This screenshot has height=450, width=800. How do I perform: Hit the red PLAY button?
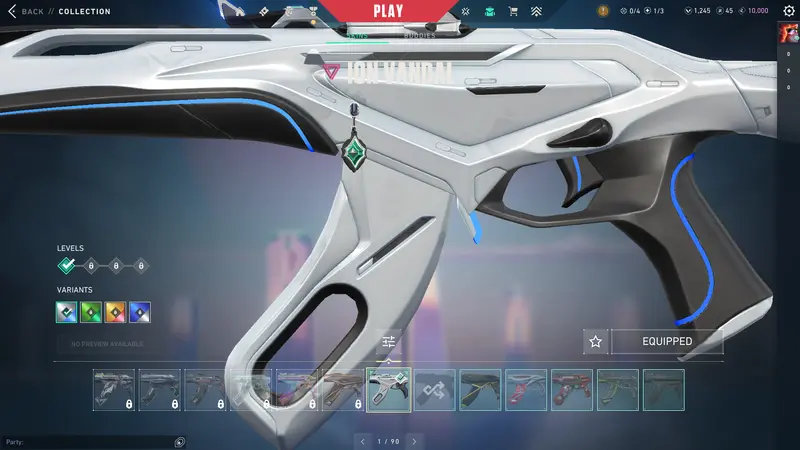[387, 11]
